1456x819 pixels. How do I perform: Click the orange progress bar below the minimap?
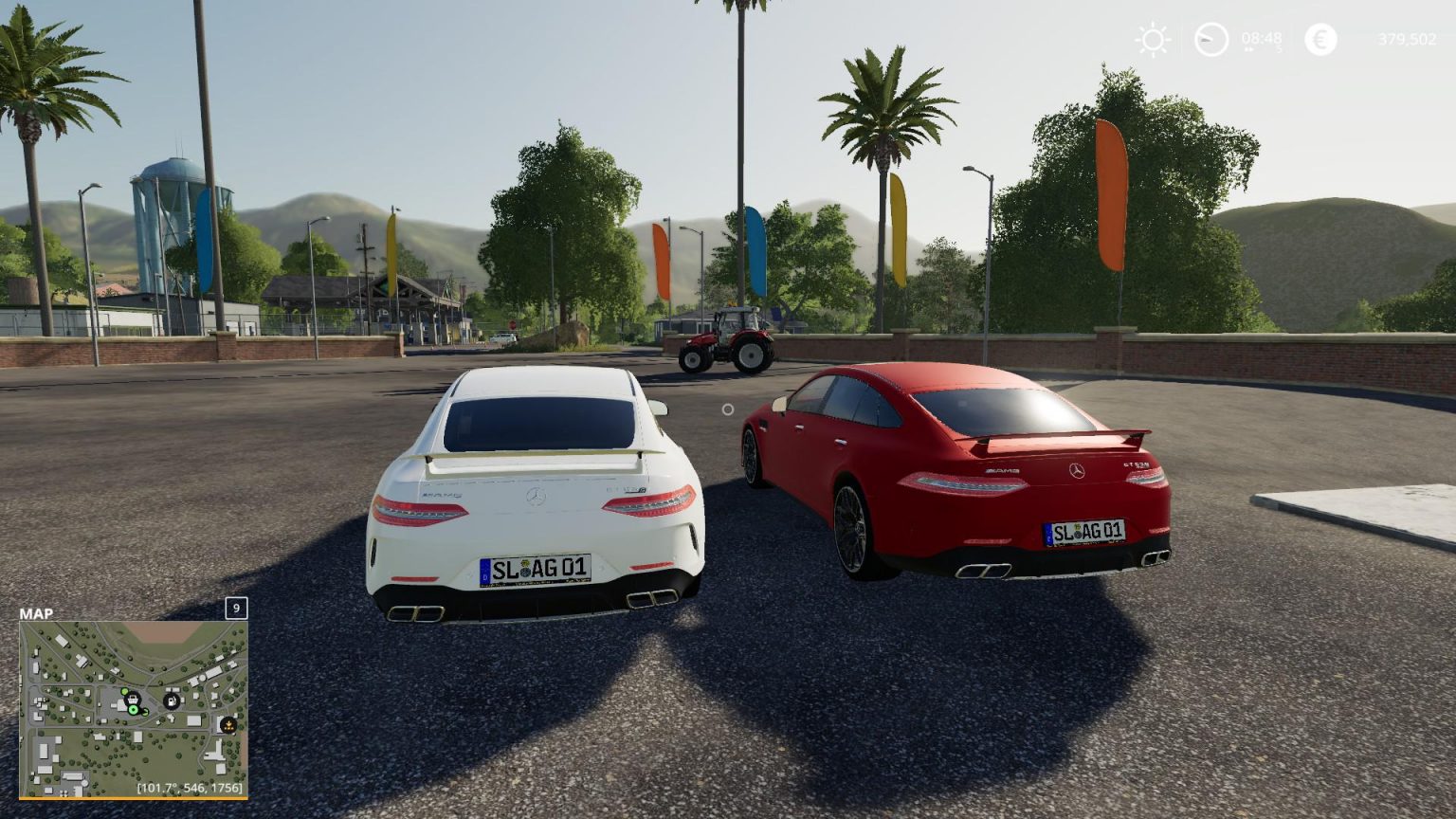(135, 799)
